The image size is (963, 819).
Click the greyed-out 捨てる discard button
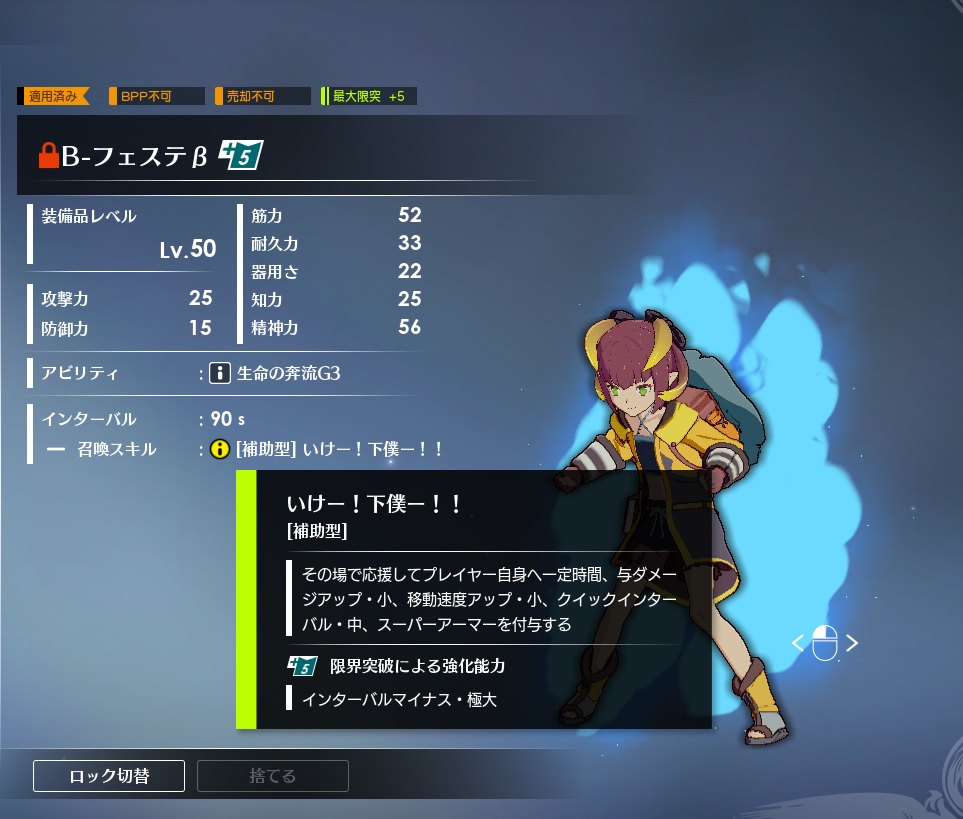click(x=272, y=776)
